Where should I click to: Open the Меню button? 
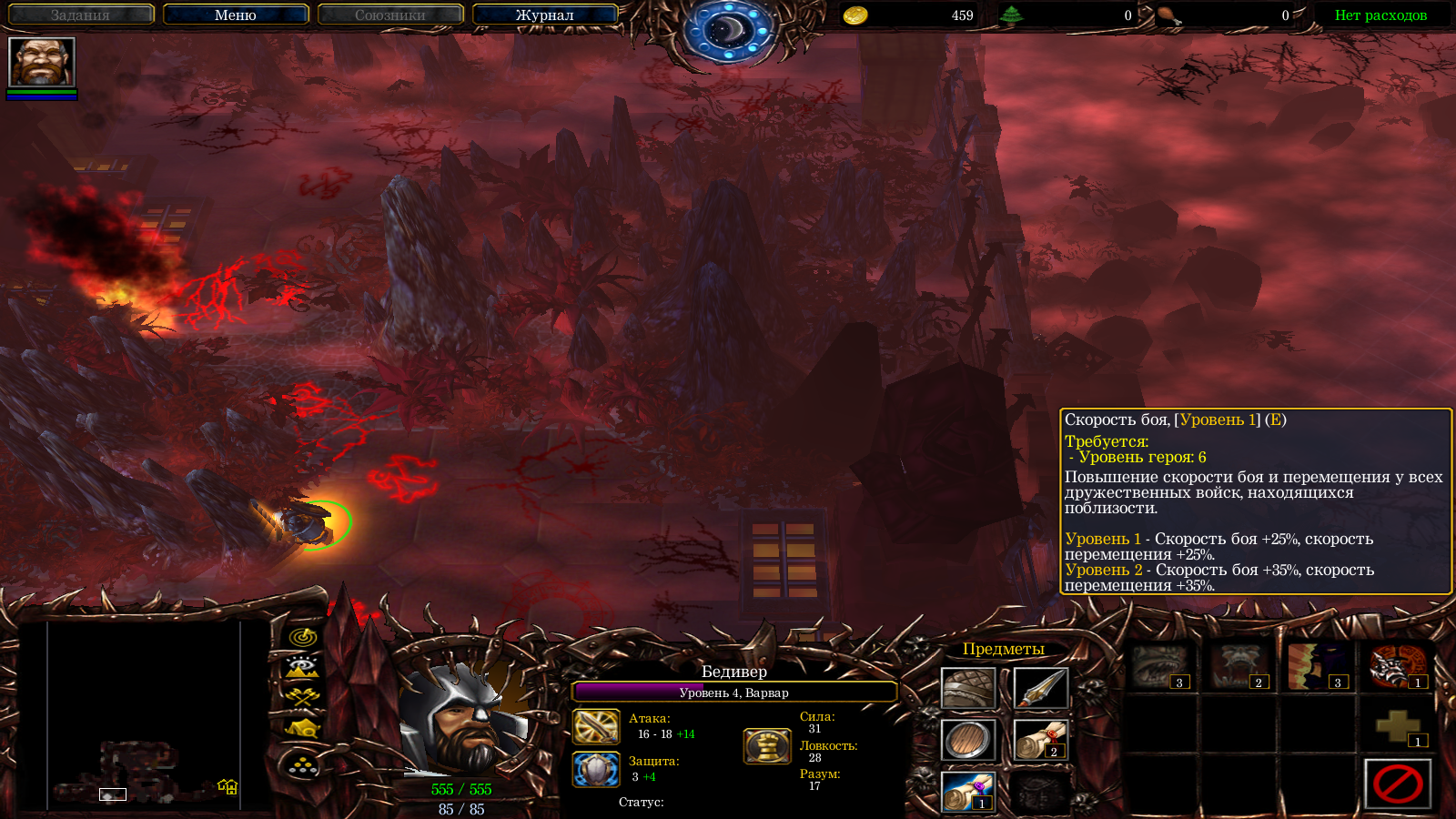[236, 15]
